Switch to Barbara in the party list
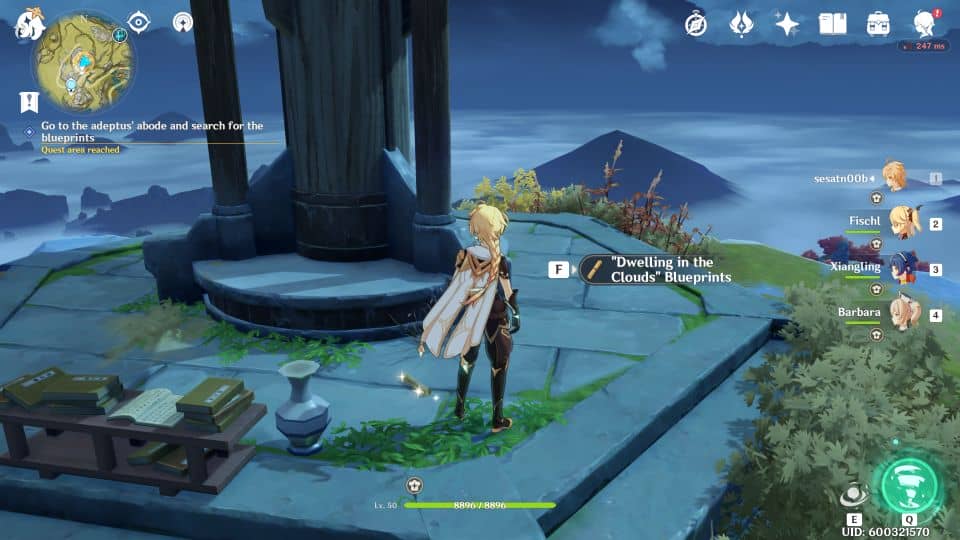 point(903,314)
